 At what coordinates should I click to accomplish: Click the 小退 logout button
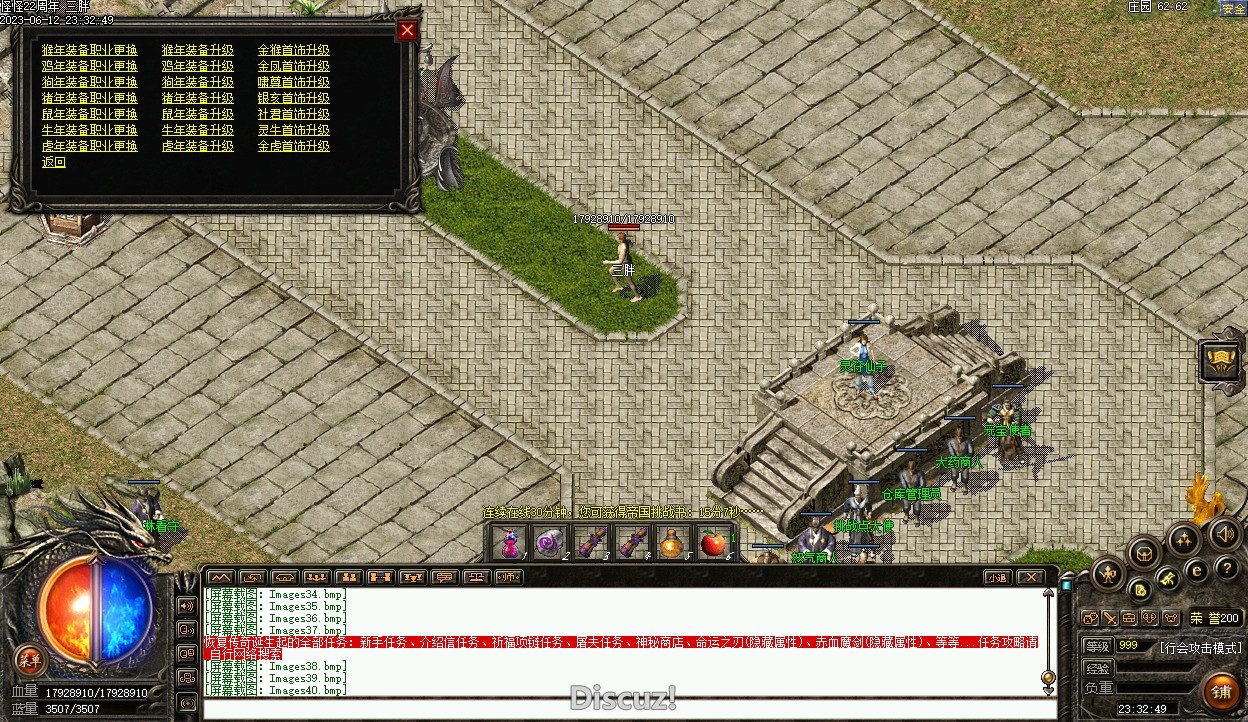click(x=997, y=577)
